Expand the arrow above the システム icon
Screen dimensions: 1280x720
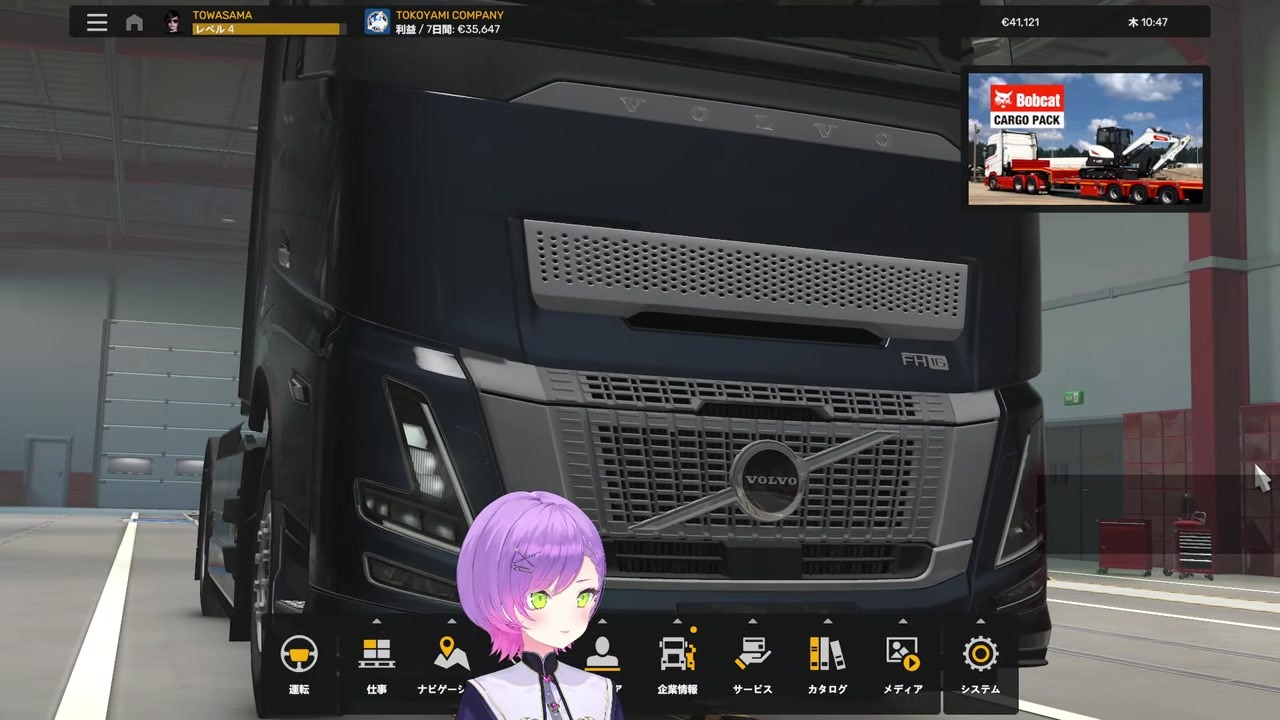[x=979, y=622]
